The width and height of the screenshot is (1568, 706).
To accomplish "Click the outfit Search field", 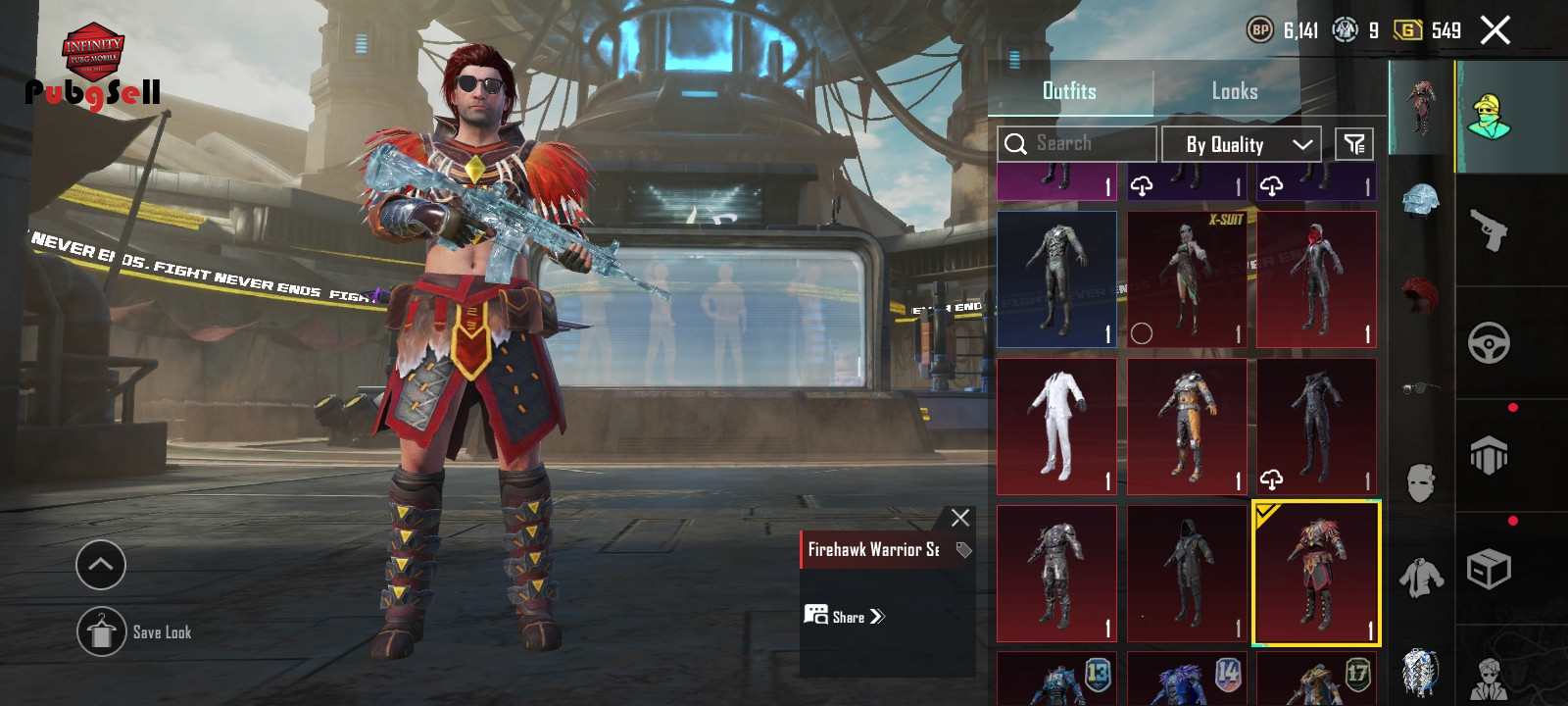I will (x=1076, y=144).
